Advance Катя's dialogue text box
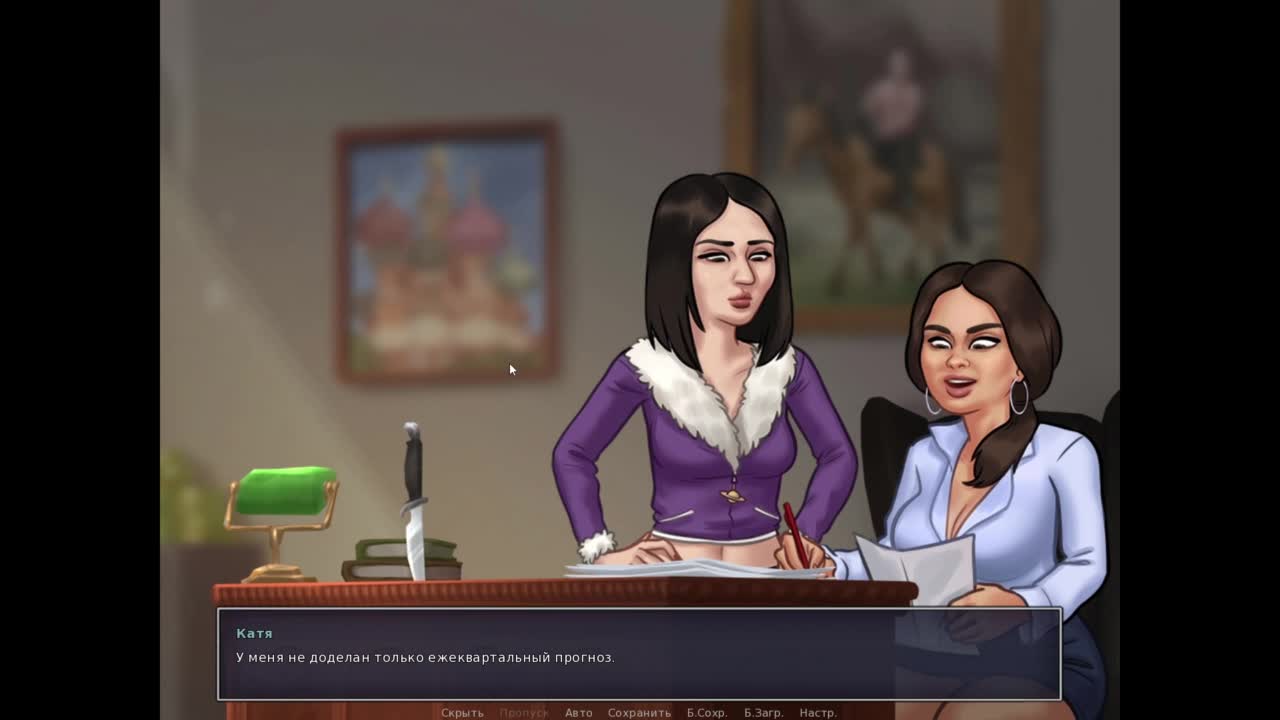Screen dimensions: 1280x720 [x=639, y=655]
